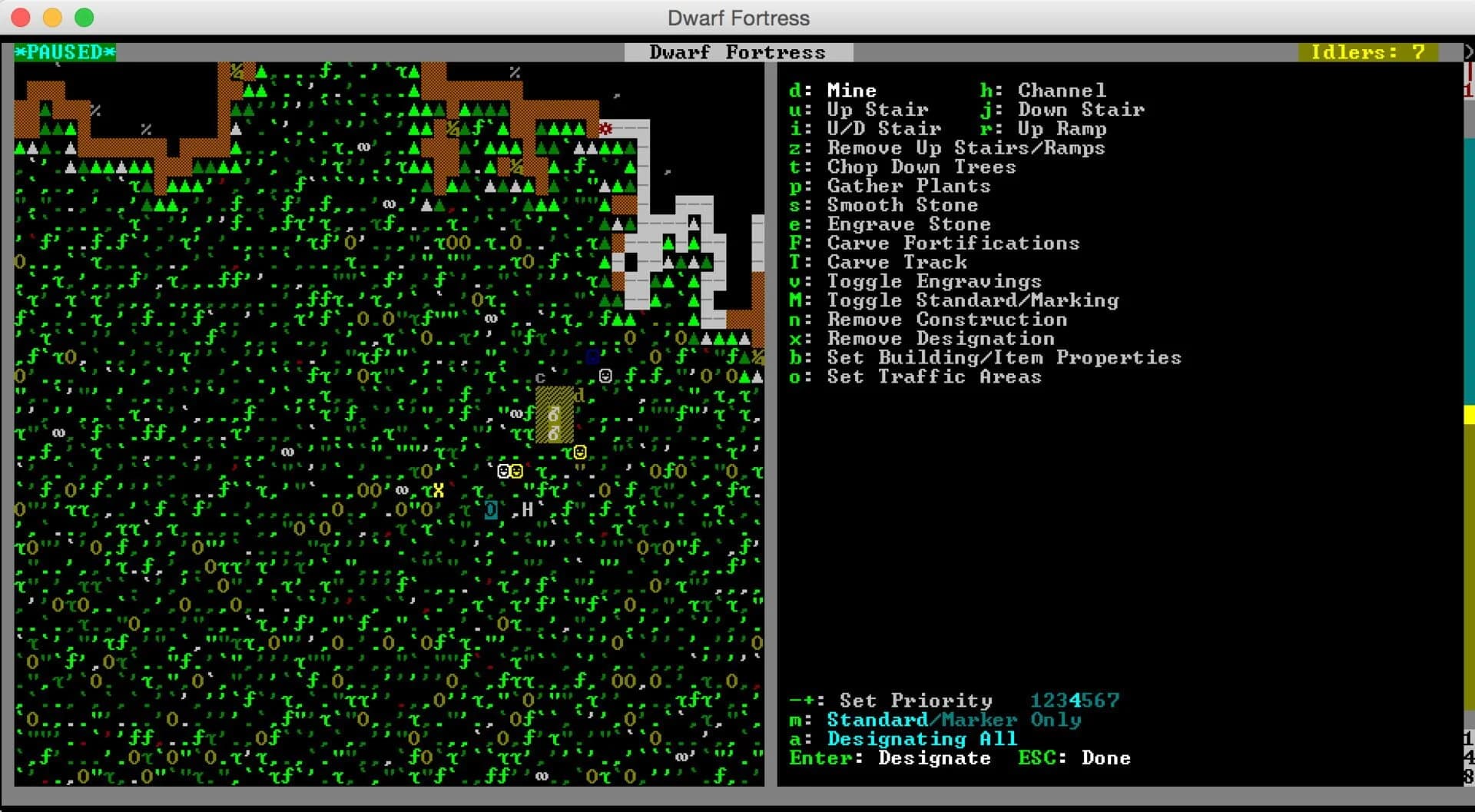
Task: Set priority to 6 in the priority selector
Action: (1101, 700)
